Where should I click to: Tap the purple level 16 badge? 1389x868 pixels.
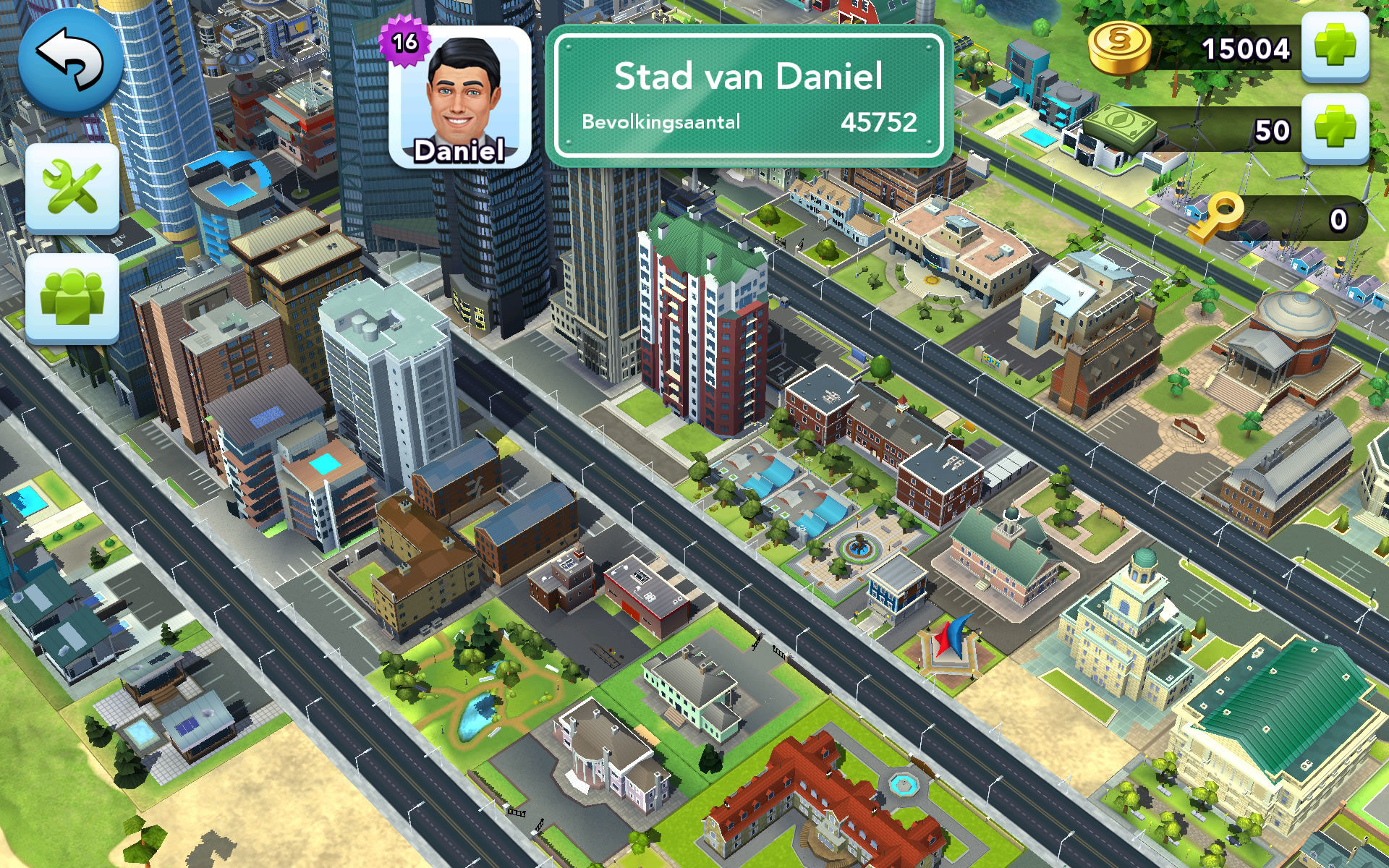(405, 42)
